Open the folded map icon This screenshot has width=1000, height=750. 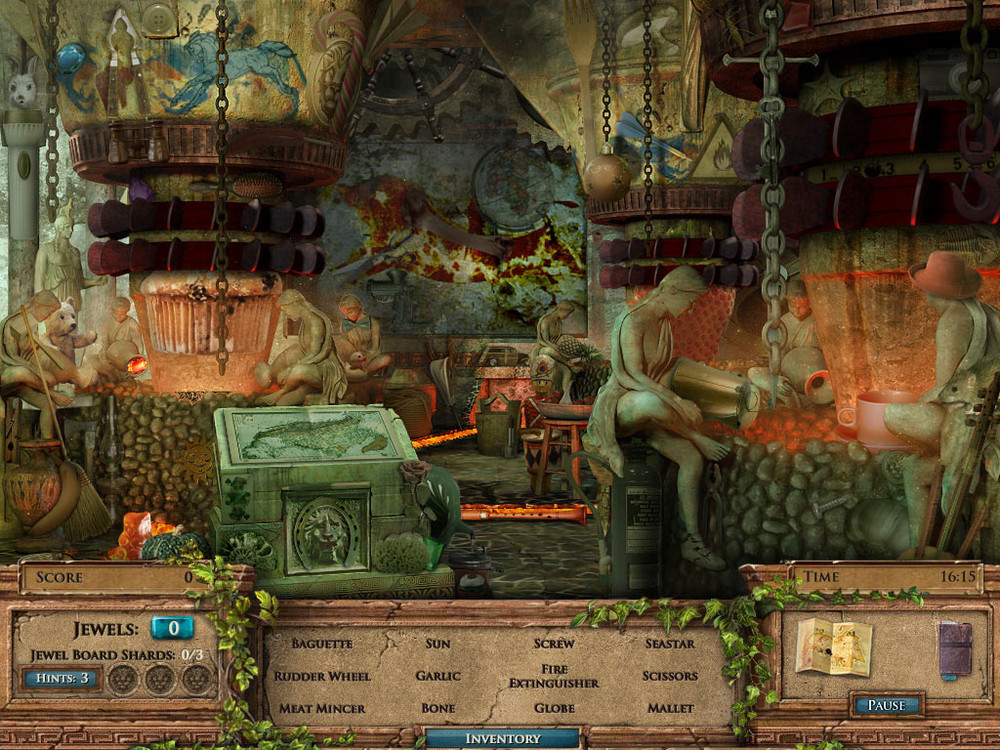click(x=834, y=647)
